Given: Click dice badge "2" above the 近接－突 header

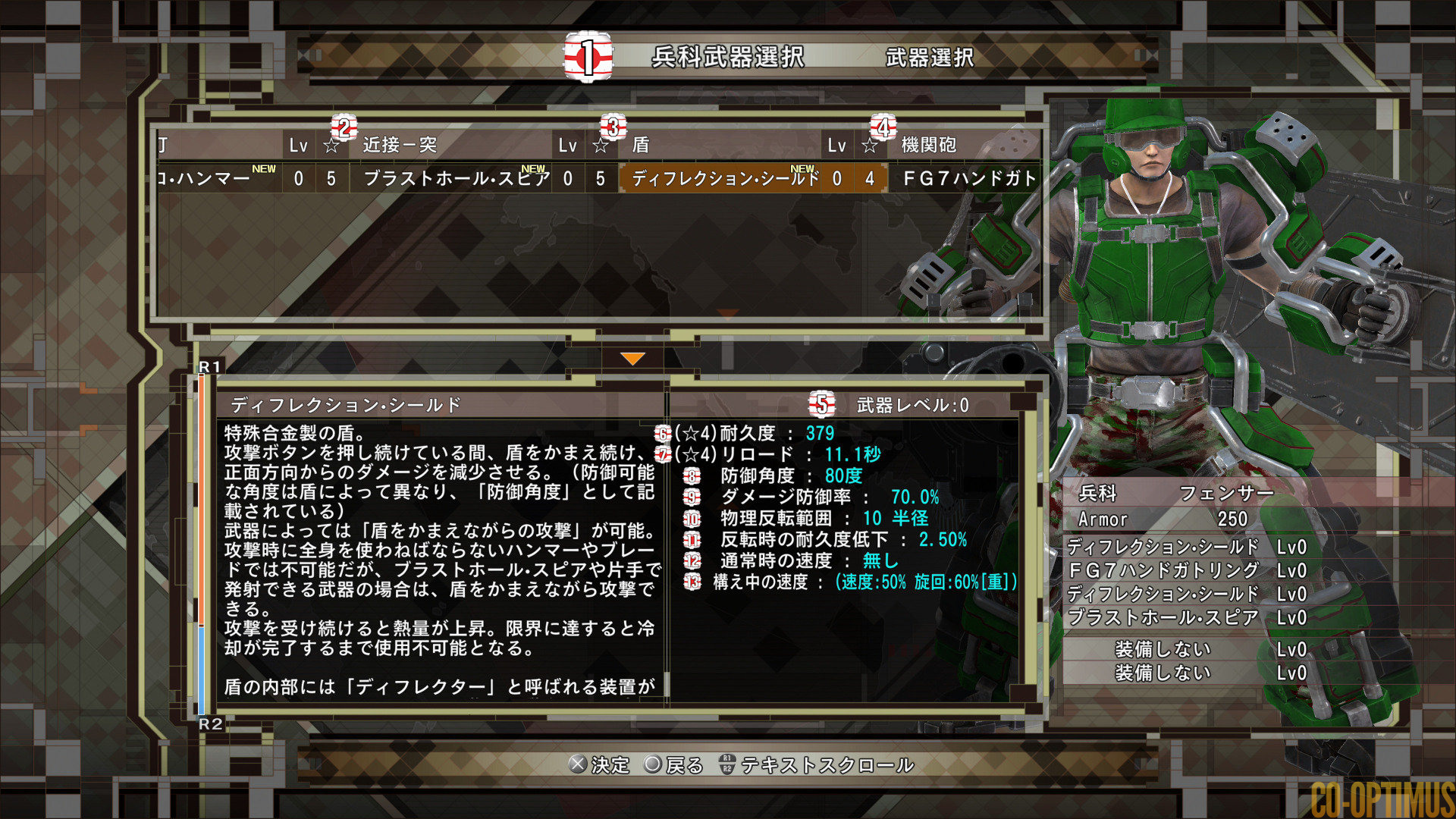Looking at the screenshot, I should coord(343,127).
